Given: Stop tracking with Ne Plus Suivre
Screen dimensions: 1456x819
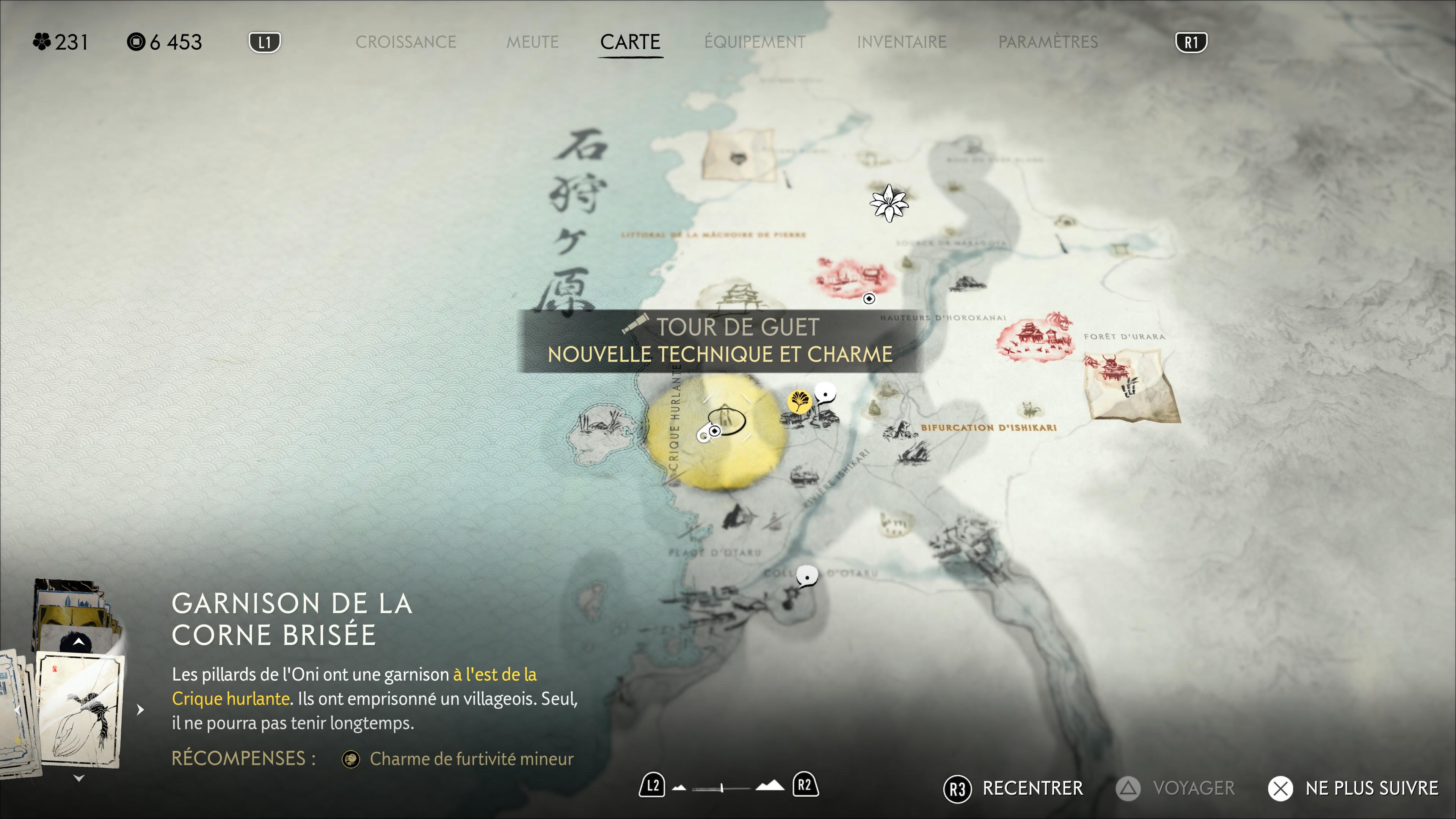Looking at the screenshot, I should tap(1353, 788).
